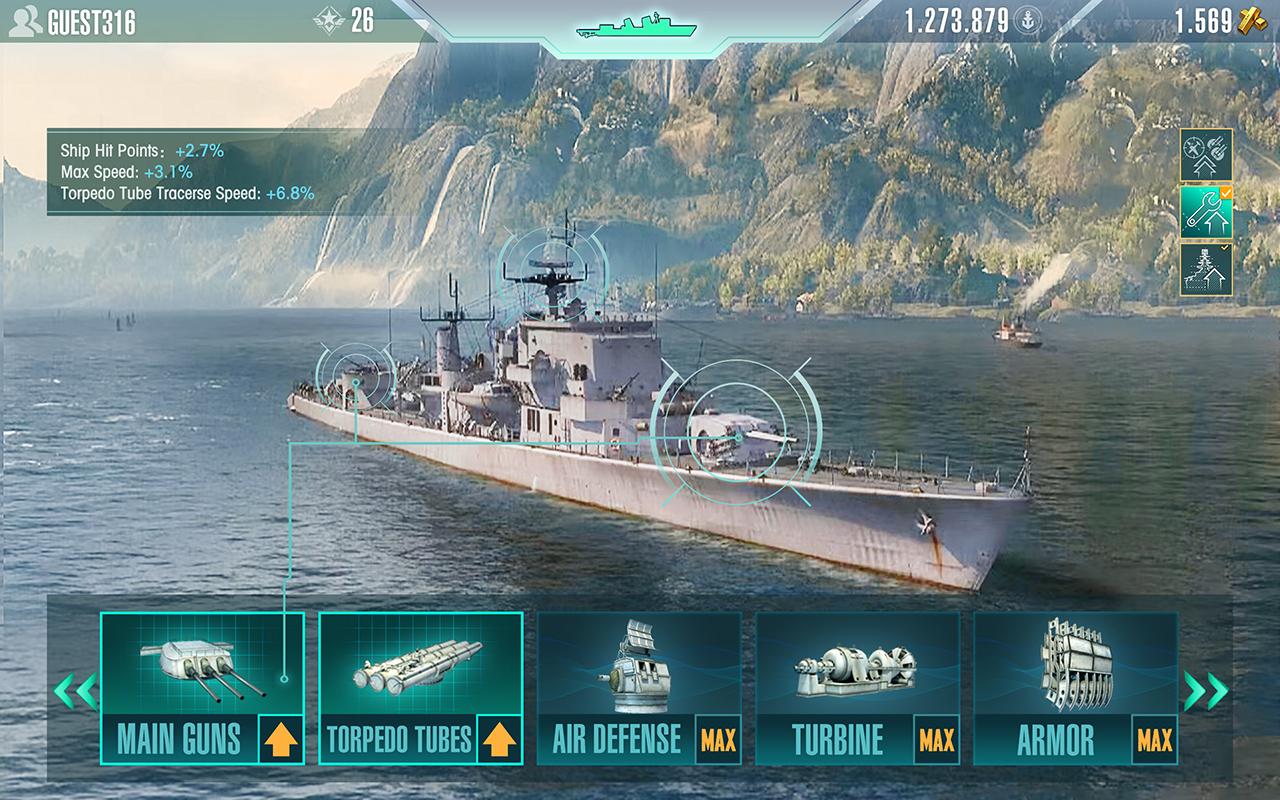Toggle the checkmark on the wrench upgrade tile
Screen dimensions: 1280x800
coord(1227,190)
